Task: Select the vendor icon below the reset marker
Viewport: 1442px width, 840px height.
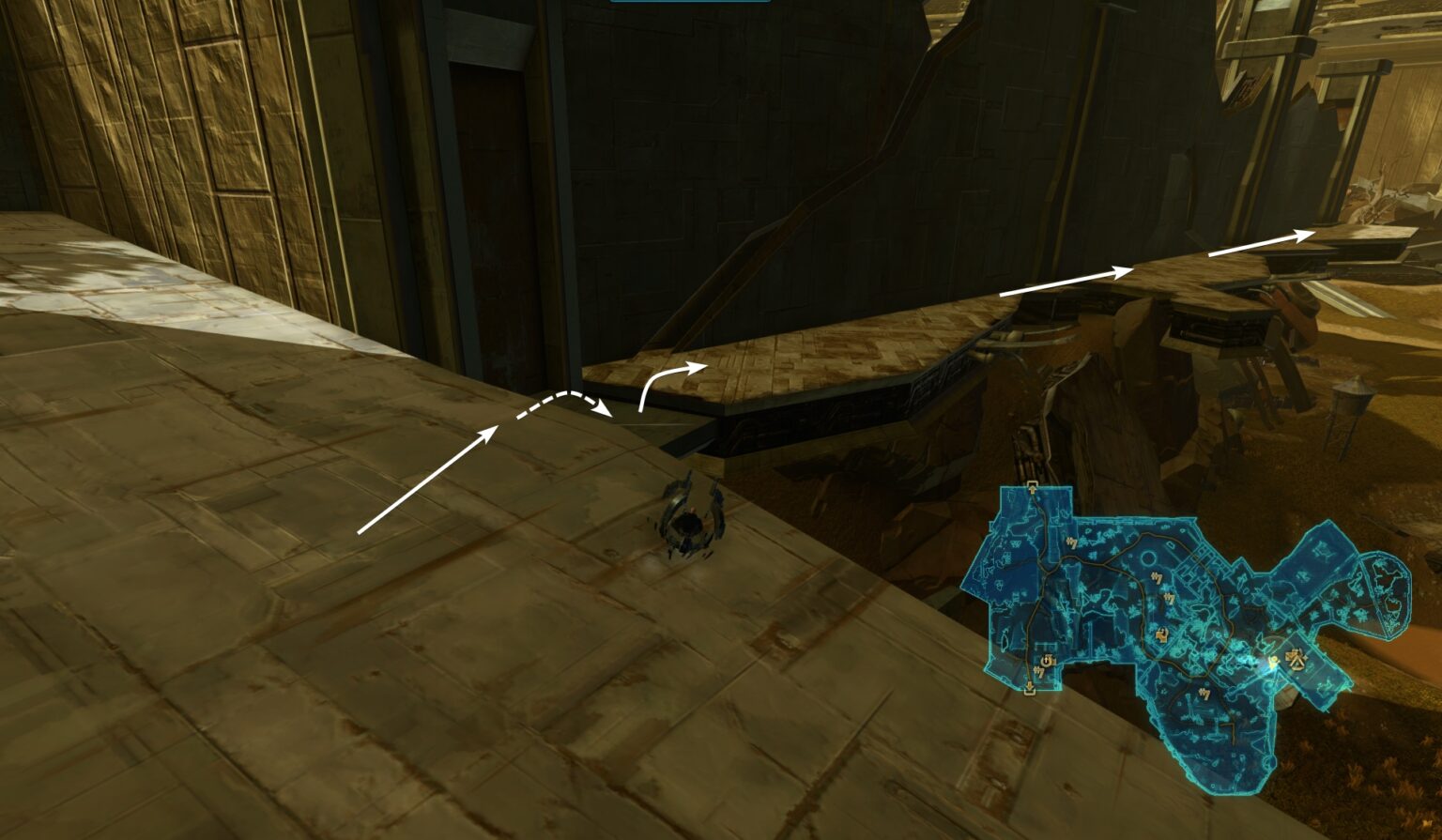Action: [x=1040, y=671]
